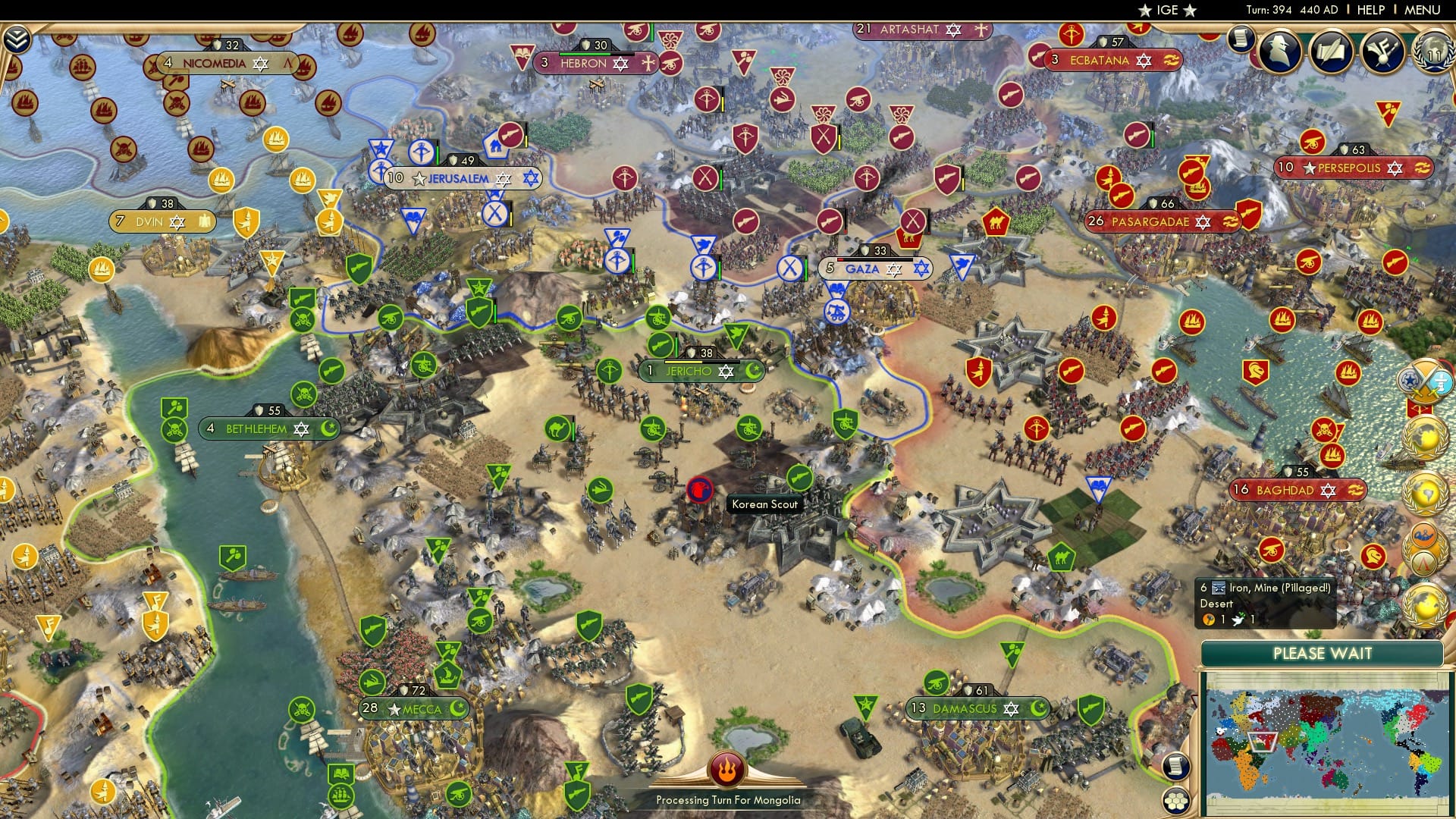Screen dimensions: 1456x819
Task: Open the Diplomacy Overview scroll-and-quill icon
Action: 1331,53
